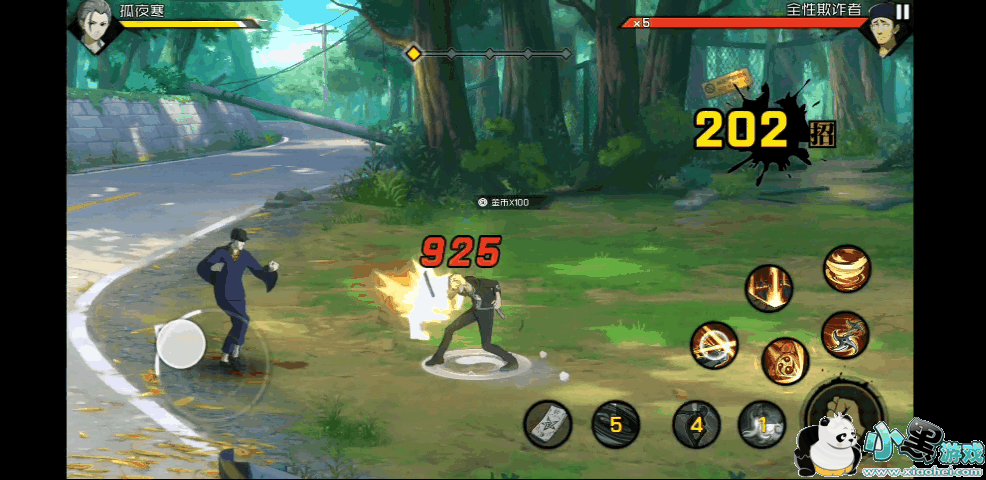Activate the whirlwind tornado skill
986x480 pixels.
tap(847, 268)
